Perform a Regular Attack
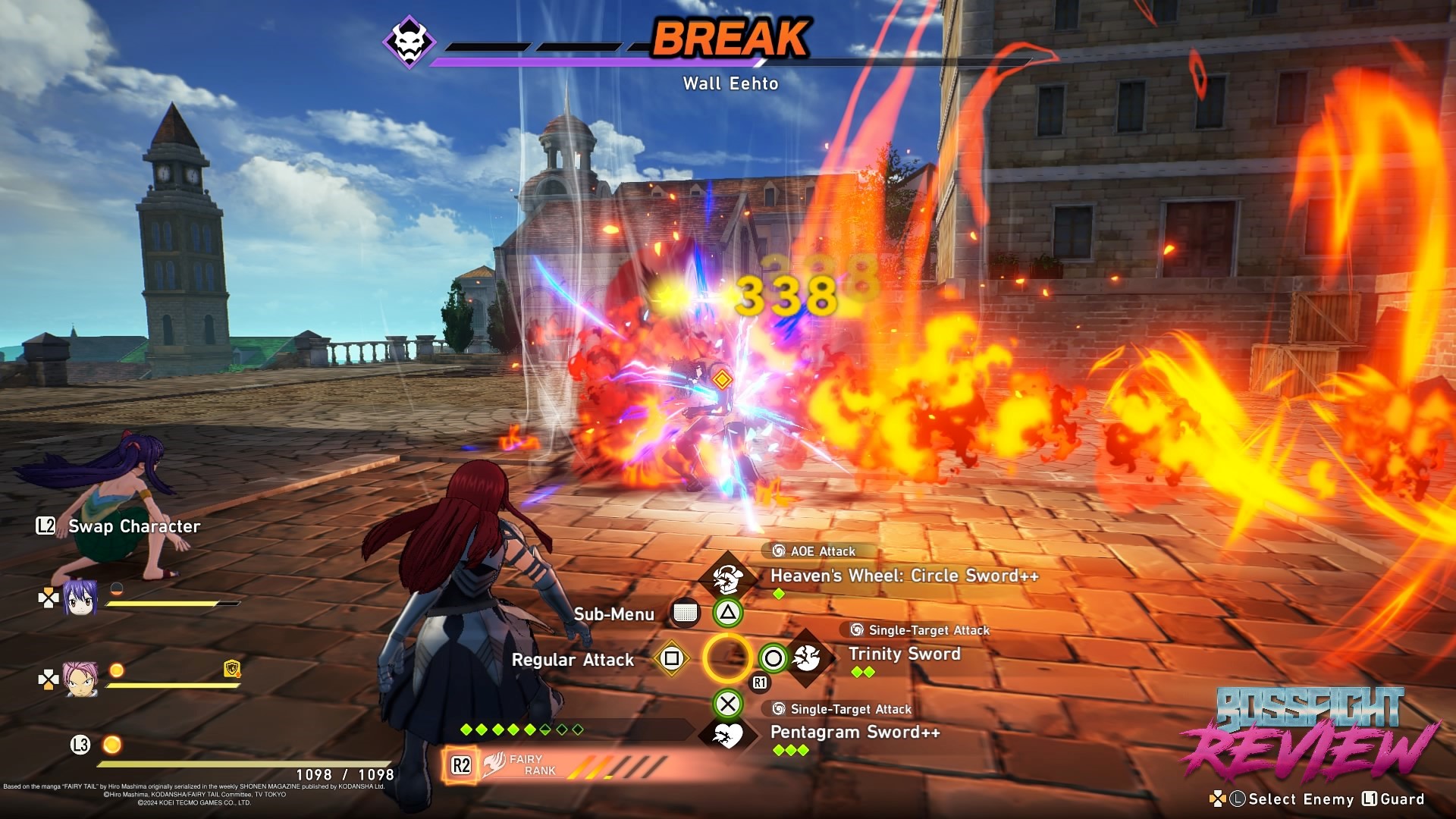Image resolution: width=1456 pixels, height=819 pixels. [x=573, y=660]
